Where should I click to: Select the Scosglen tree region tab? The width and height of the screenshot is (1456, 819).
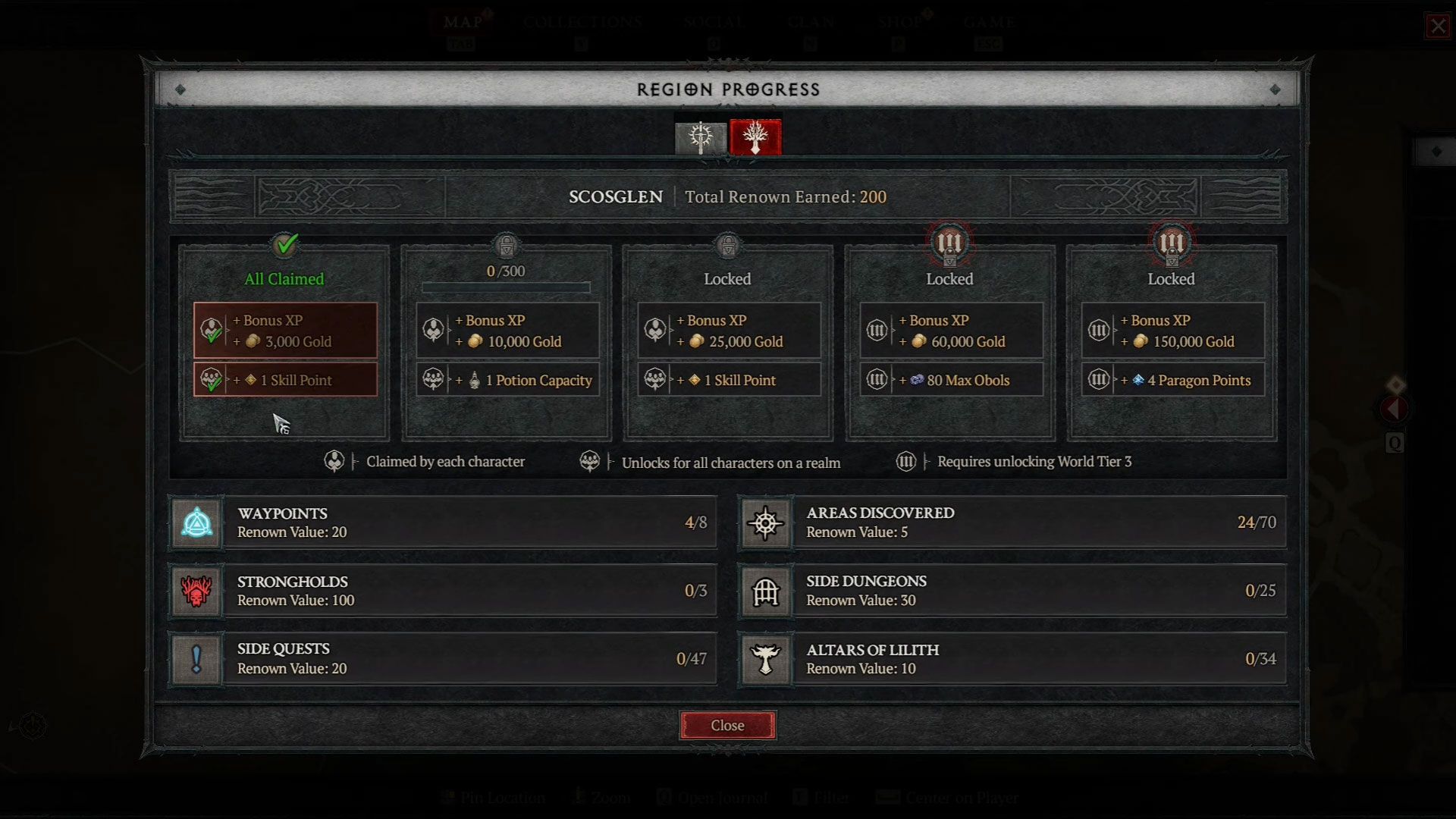[755, 137]
